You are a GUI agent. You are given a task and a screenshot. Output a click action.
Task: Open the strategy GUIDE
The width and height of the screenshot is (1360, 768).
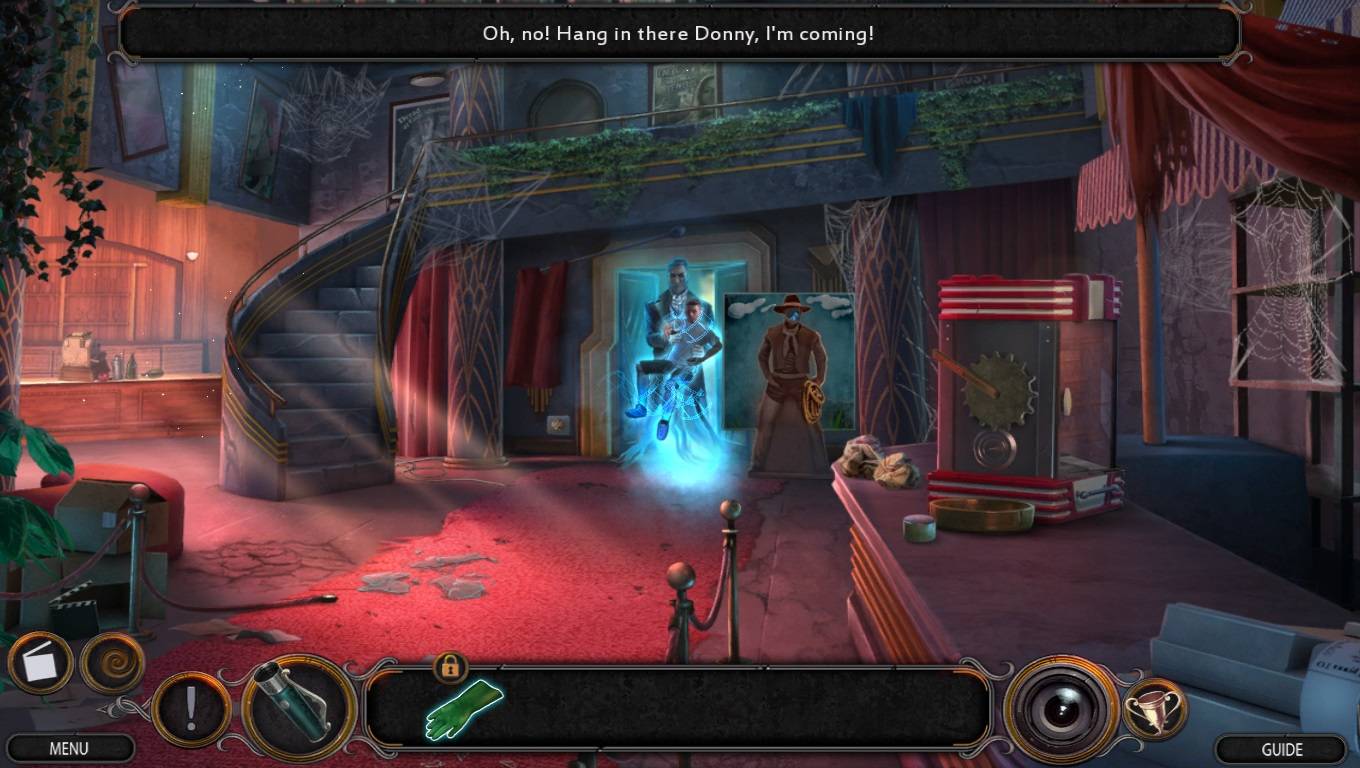pos(1281,749)
